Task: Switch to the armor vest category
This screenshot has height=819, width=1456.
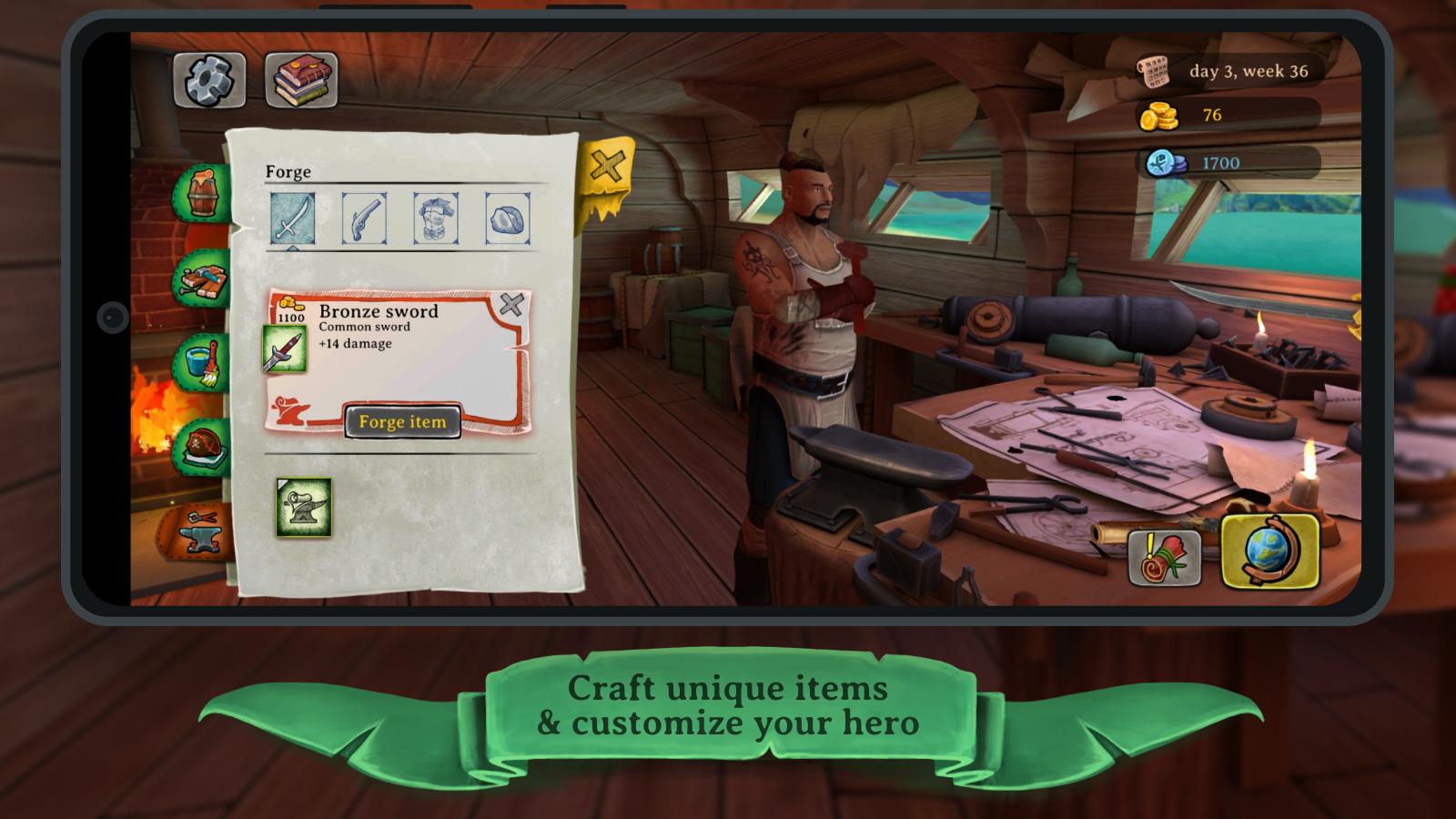Action: point(436,217)
